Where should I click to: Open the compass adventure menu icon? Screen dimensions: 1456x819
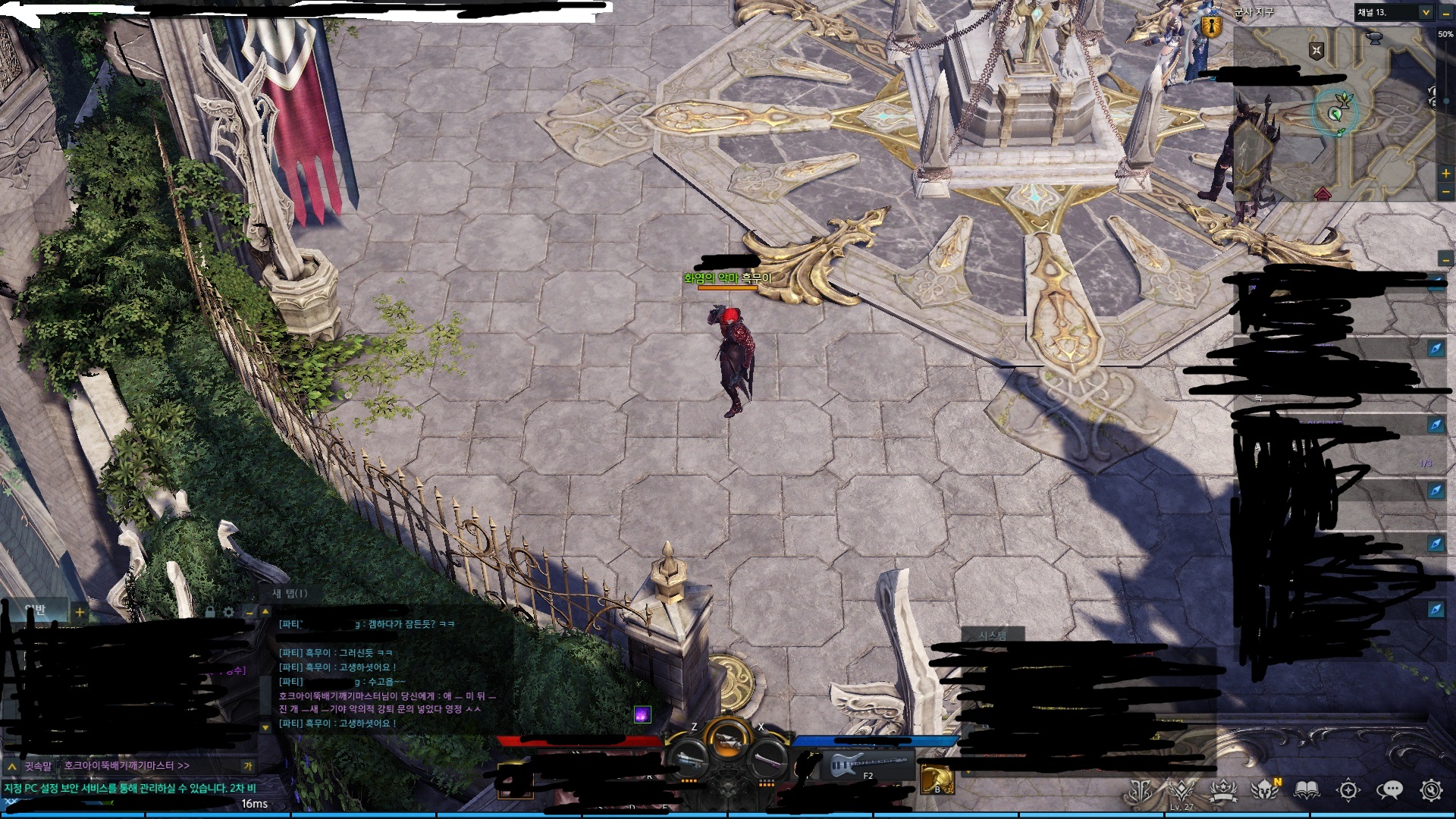point(1348,790)
